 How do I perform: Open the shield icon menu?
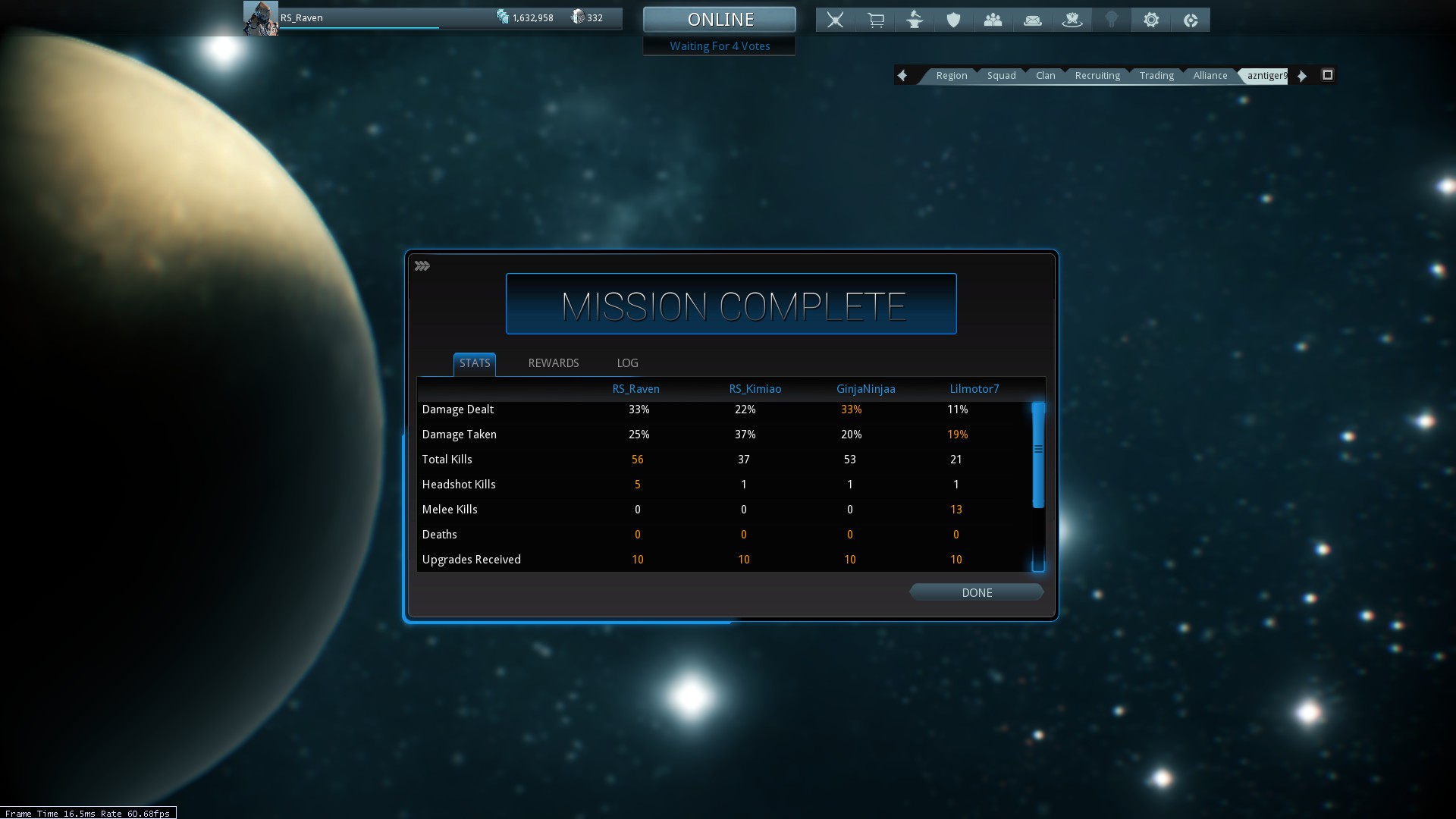954,20
